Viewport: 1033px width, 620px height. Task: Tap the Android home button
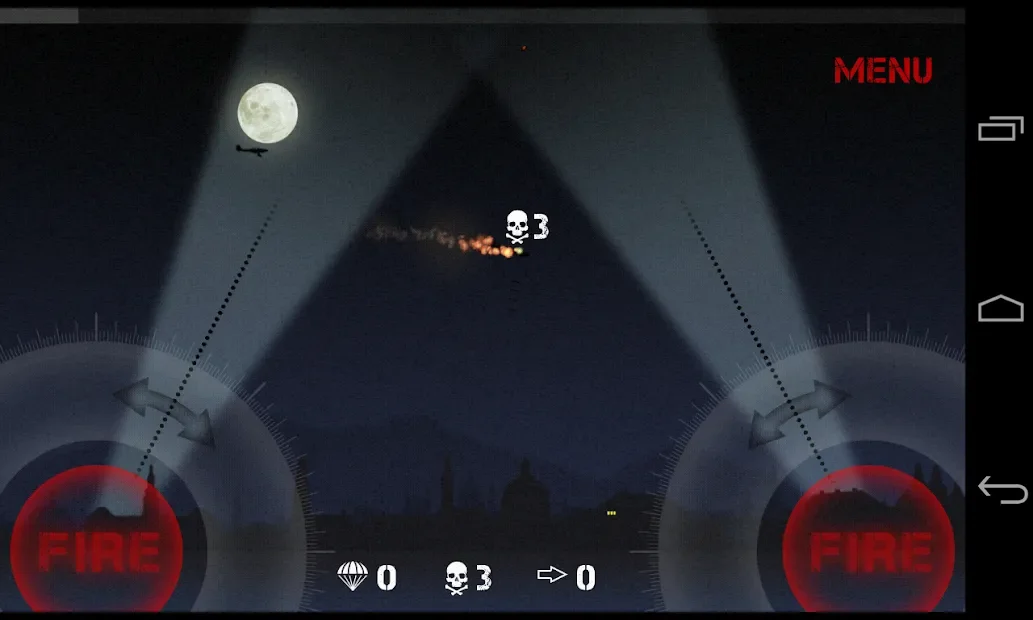[x=1001, y=309]
